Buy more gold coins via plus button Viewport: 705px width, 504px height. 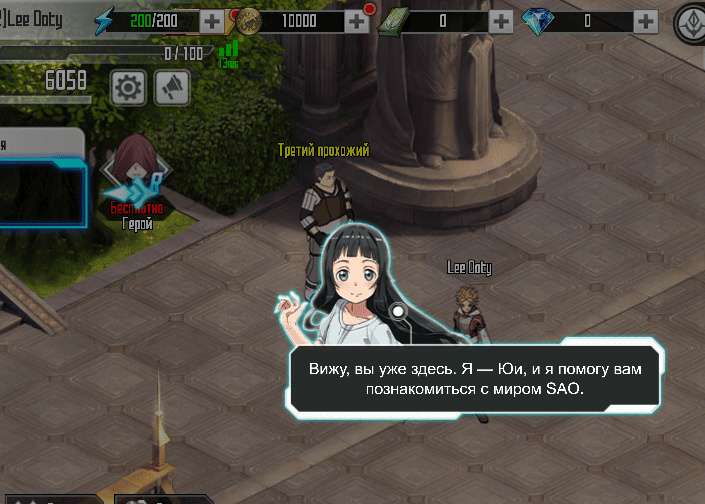[x=357, y=20]
